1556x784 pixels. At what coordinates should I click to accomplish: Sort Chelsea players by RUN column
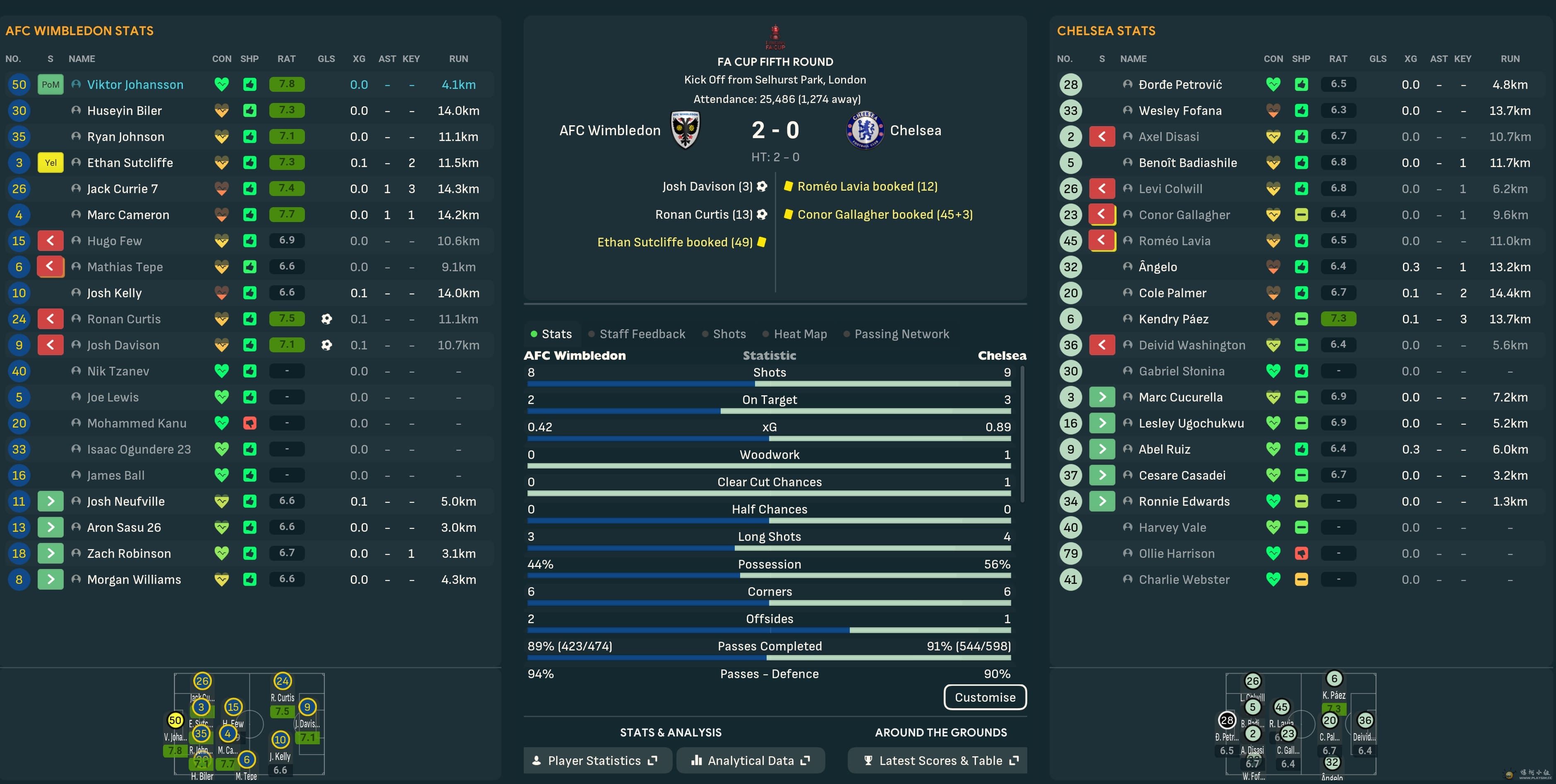point(1510,59)
